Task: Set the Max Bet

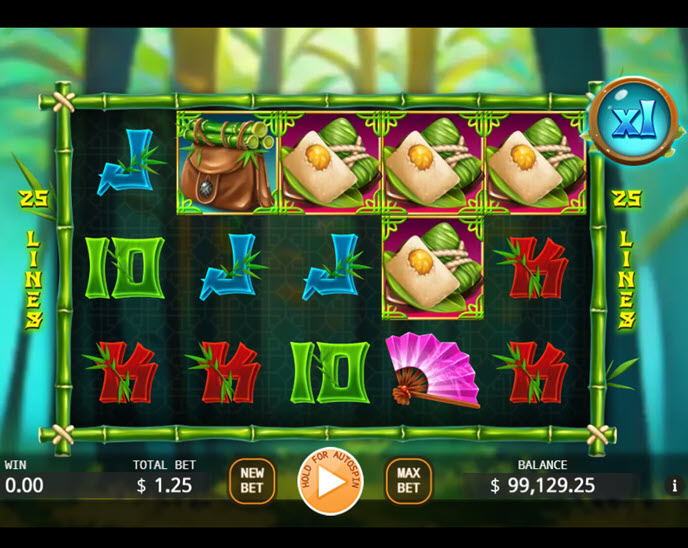Action: (408, 481)
